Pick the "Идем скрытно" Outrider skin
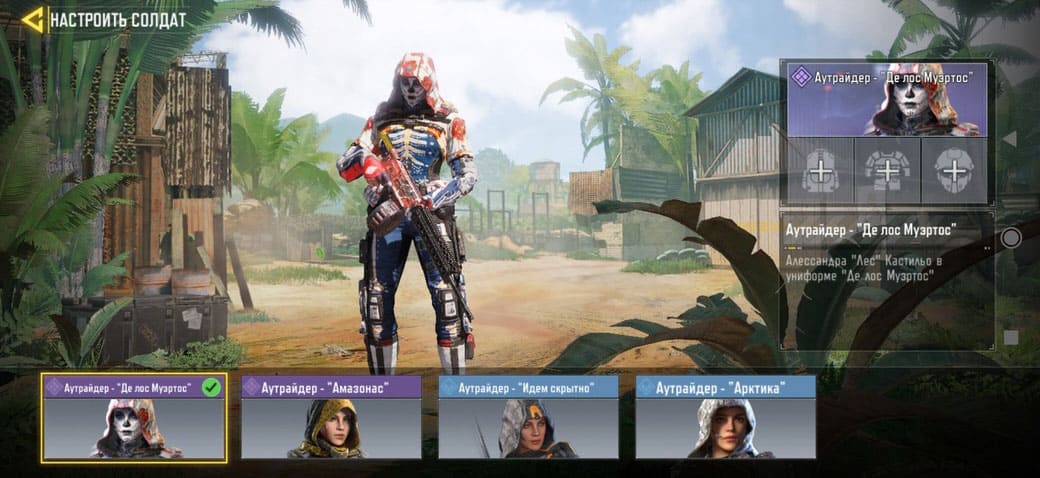This screenshot has height=478, width=1040. click(x=528, y=418)
